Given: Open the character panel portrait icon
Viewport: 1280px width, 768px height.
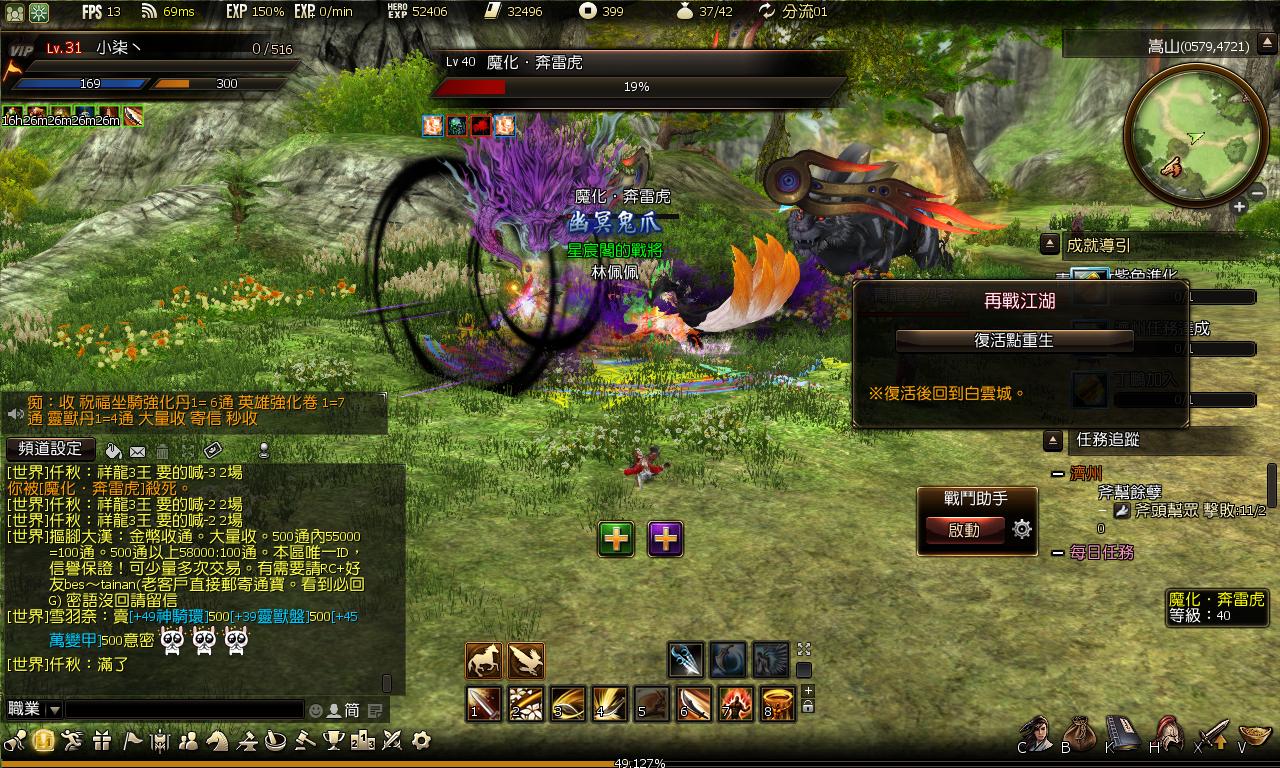Looking at the screenshot, I should [x=1037, y=733].
